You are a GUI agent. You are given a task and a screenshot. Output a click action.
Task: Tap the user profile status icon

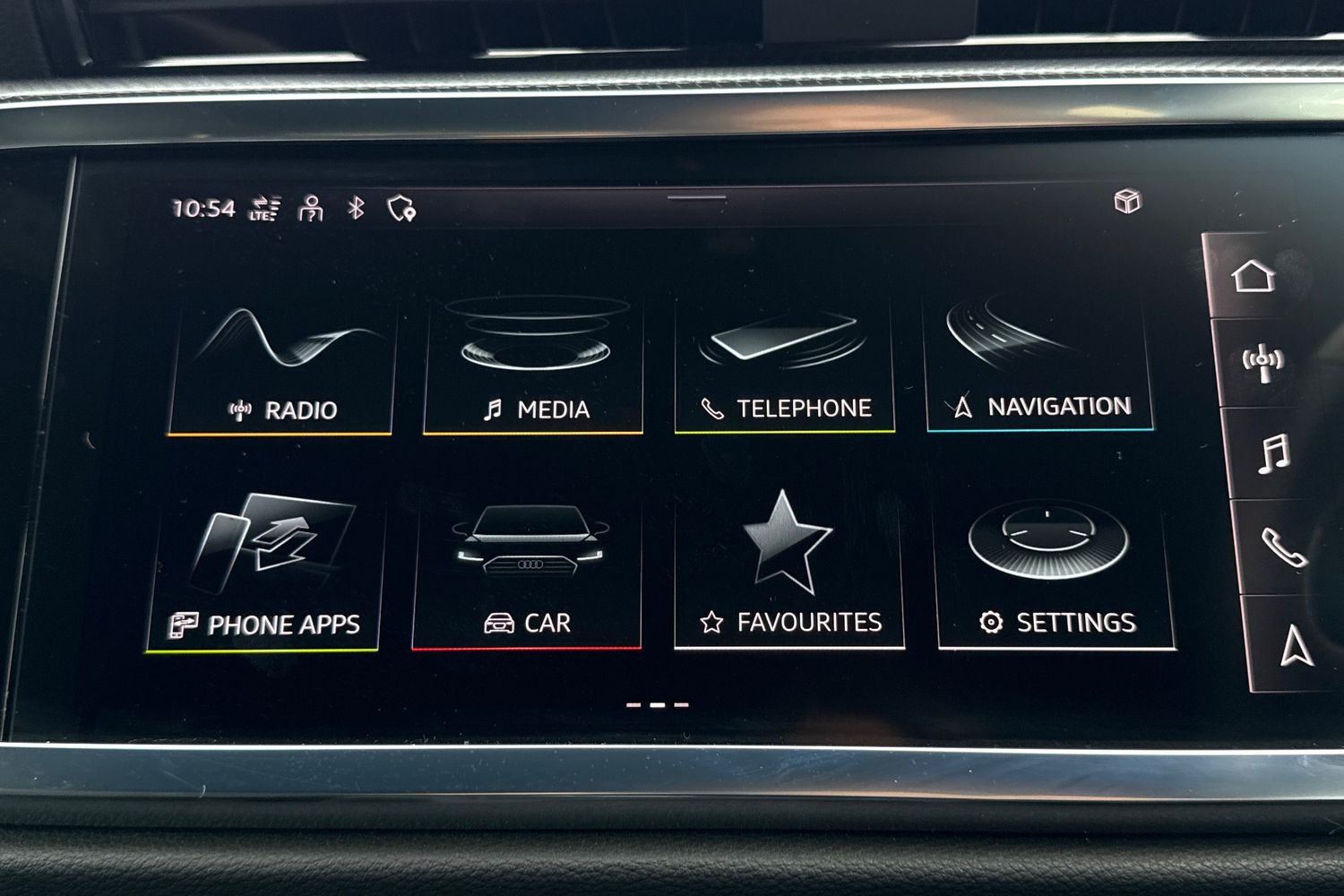tap(311, 209)
